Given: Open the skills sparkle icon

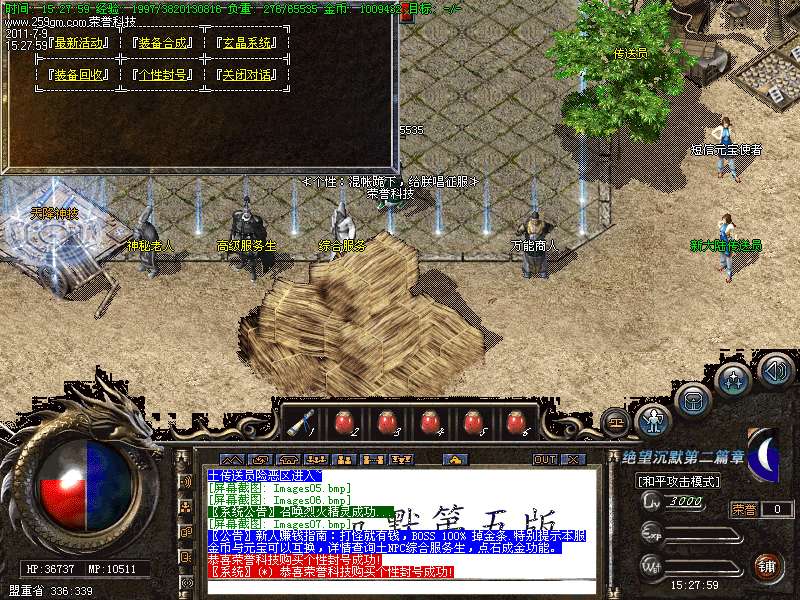Looking at the screenshot, I should point(733,379).
